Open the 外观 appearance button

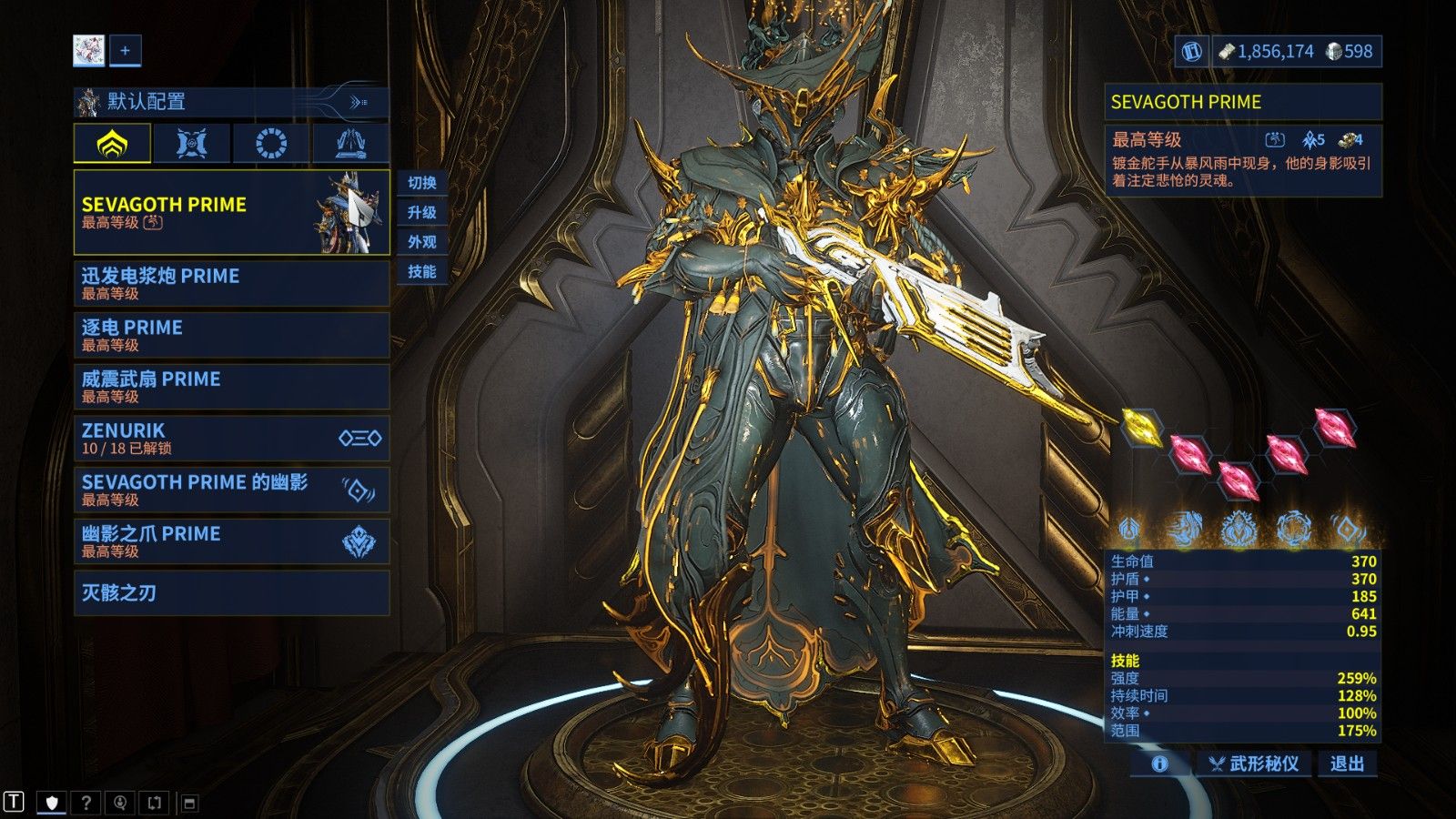[422, 242]
